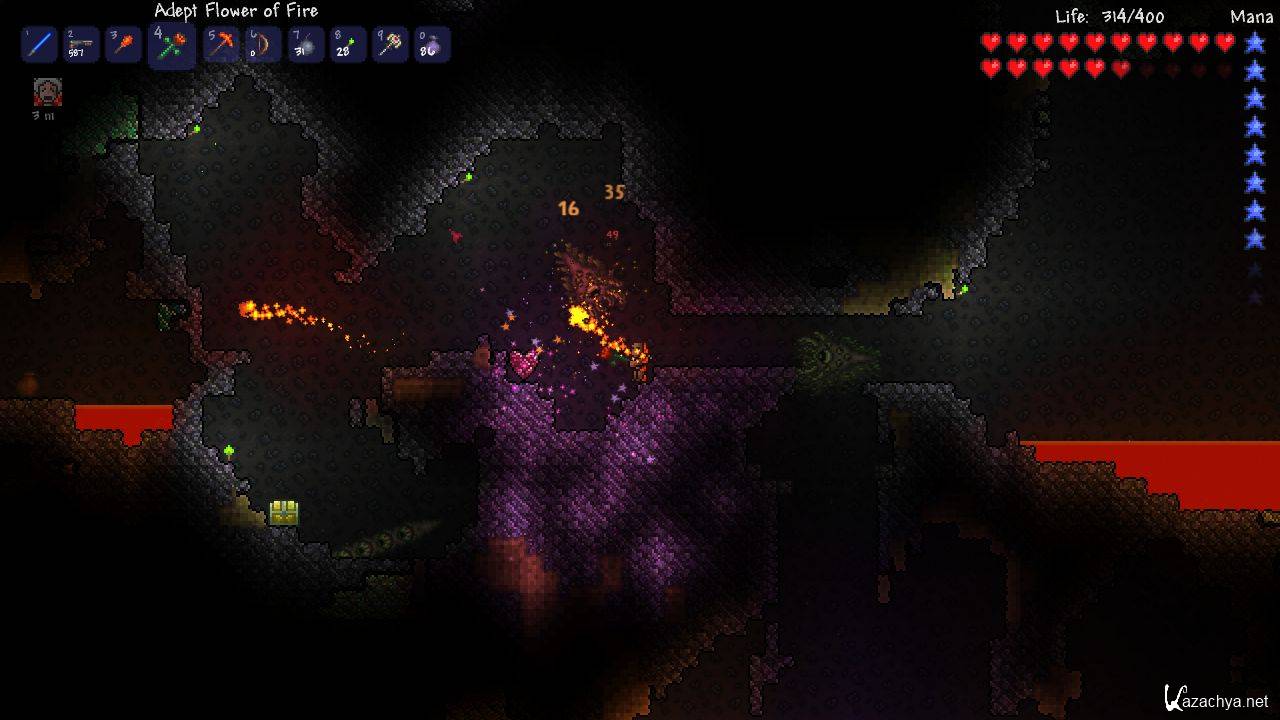Pick the golden axe in slot 9
1280x720 pixels.
(390, 45)
